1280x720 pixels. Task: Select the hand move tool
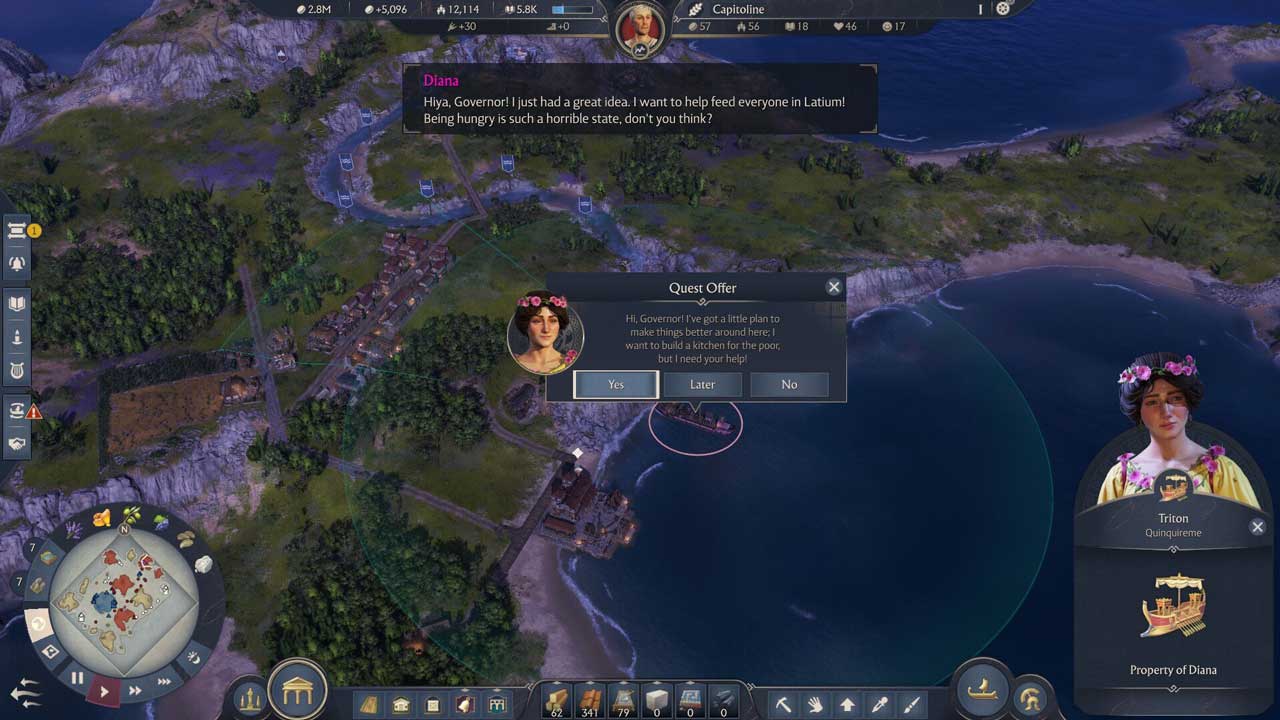815,705
